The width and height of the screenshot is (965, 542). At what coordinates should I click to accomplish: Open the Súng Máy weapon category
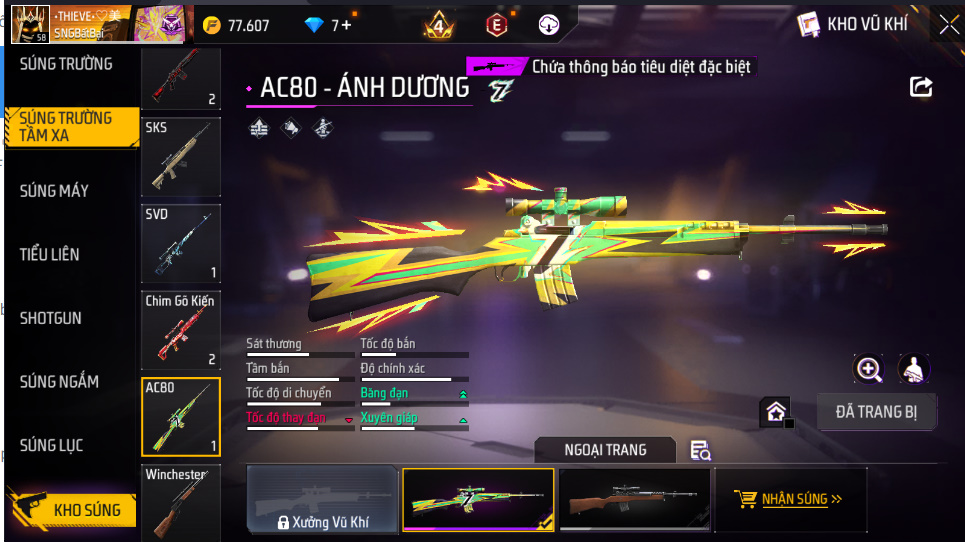[54, 191]
